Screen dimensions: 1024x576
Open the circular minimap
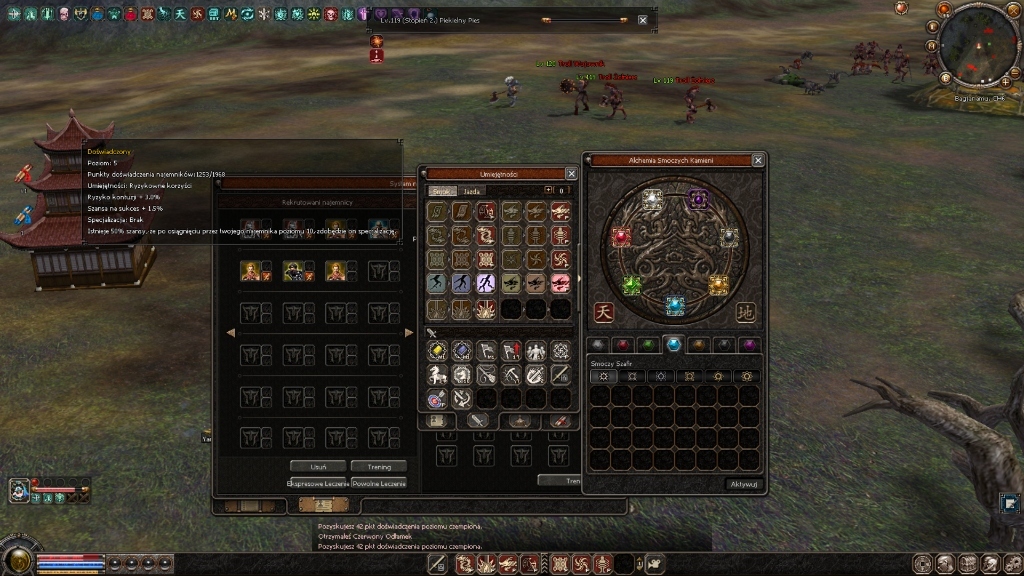976,45
